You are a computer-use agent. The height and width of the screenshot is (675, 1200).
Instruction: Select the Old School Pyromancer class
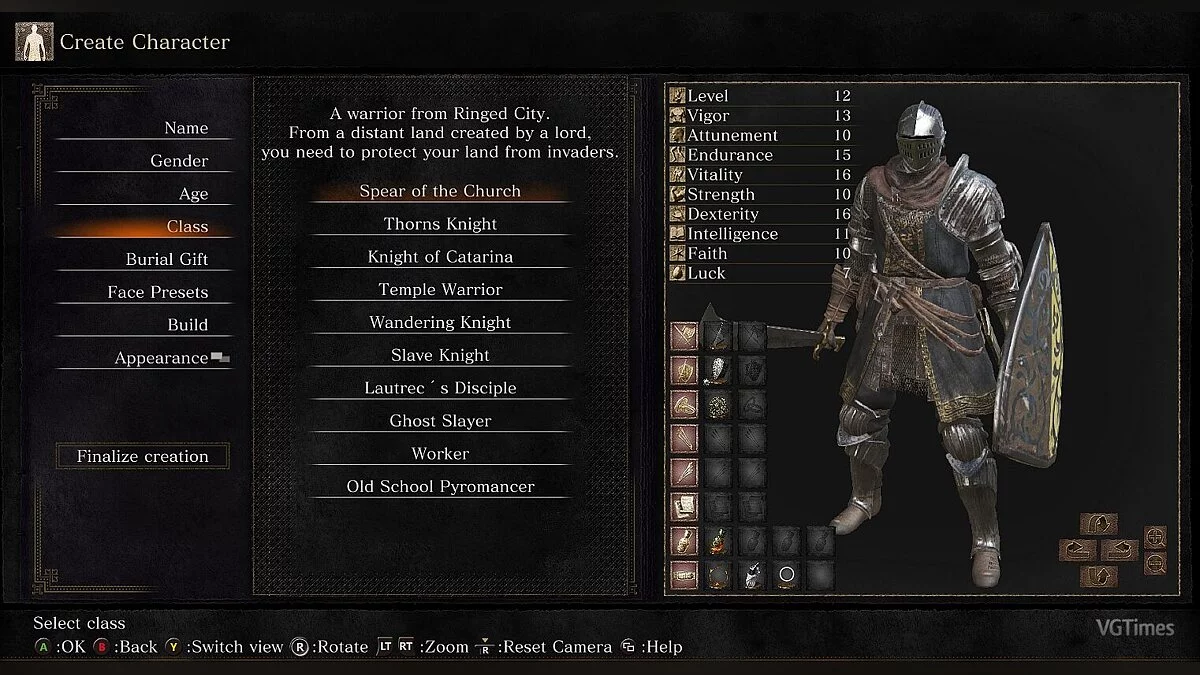pos(440,487)
